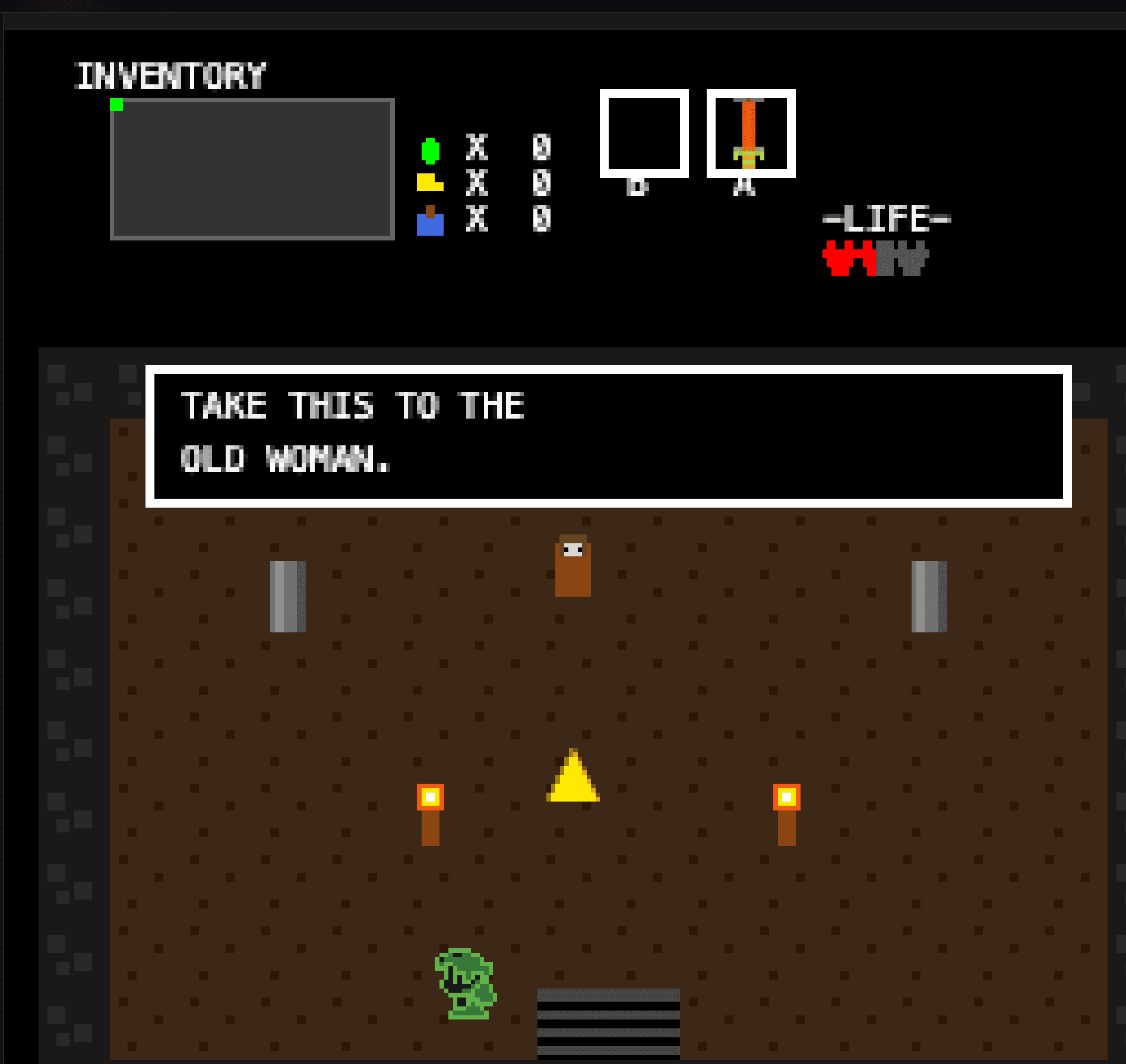Click the empty B item slot
The image size is (1126, 1064).
point(643,134)
